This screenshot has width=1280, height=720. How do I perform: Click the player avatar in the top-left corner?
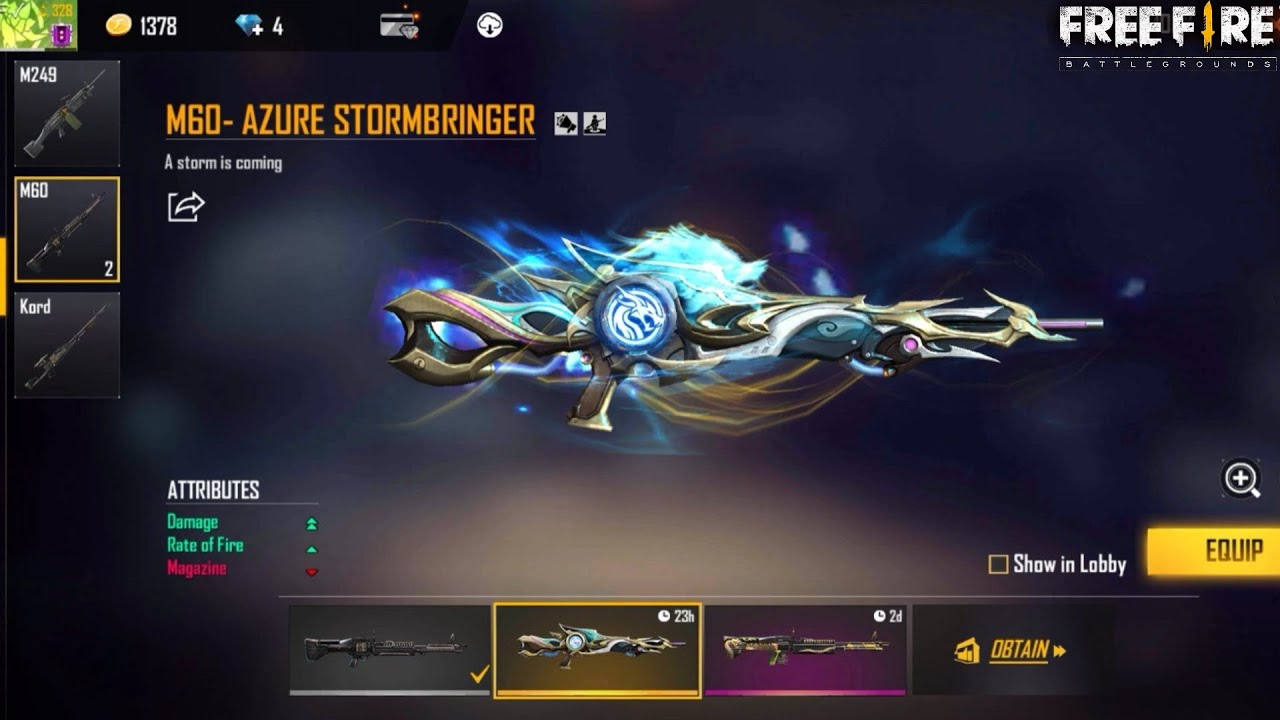point(24,22)
